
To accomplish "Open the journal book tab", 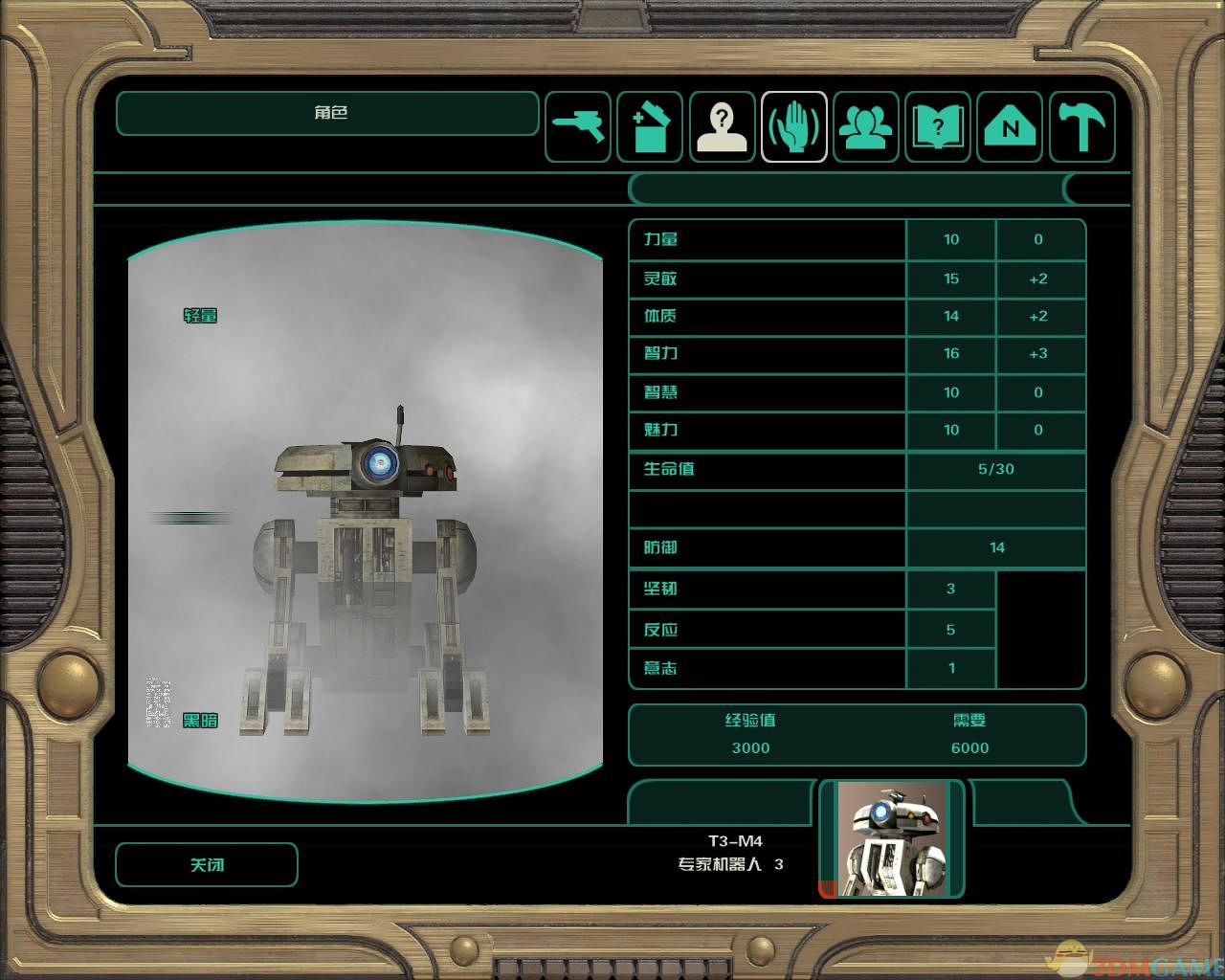I will (x=938, y=126).
